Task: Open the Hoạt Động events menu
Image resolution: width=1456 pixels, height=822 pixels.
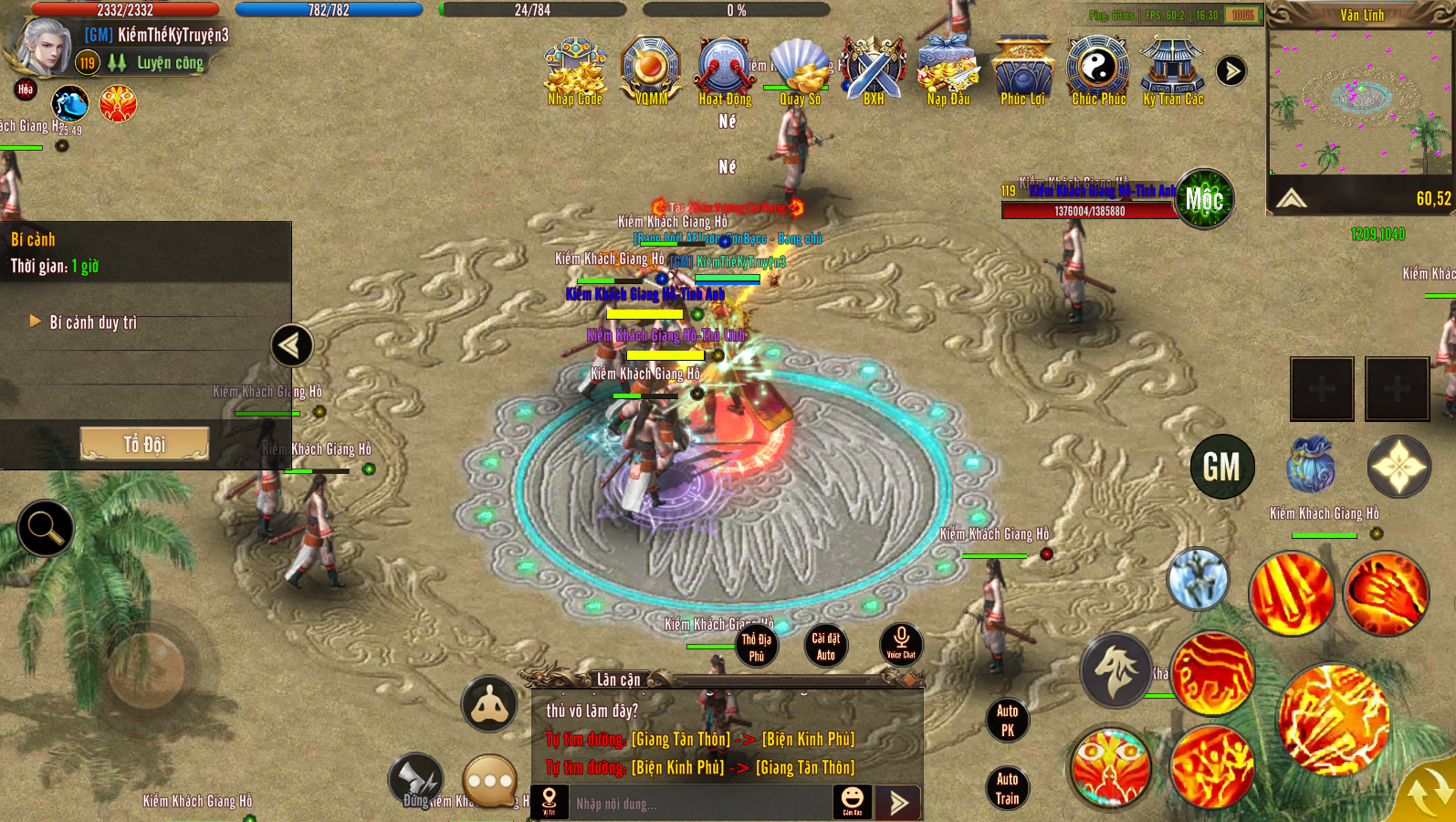Action: pos(725,69)
